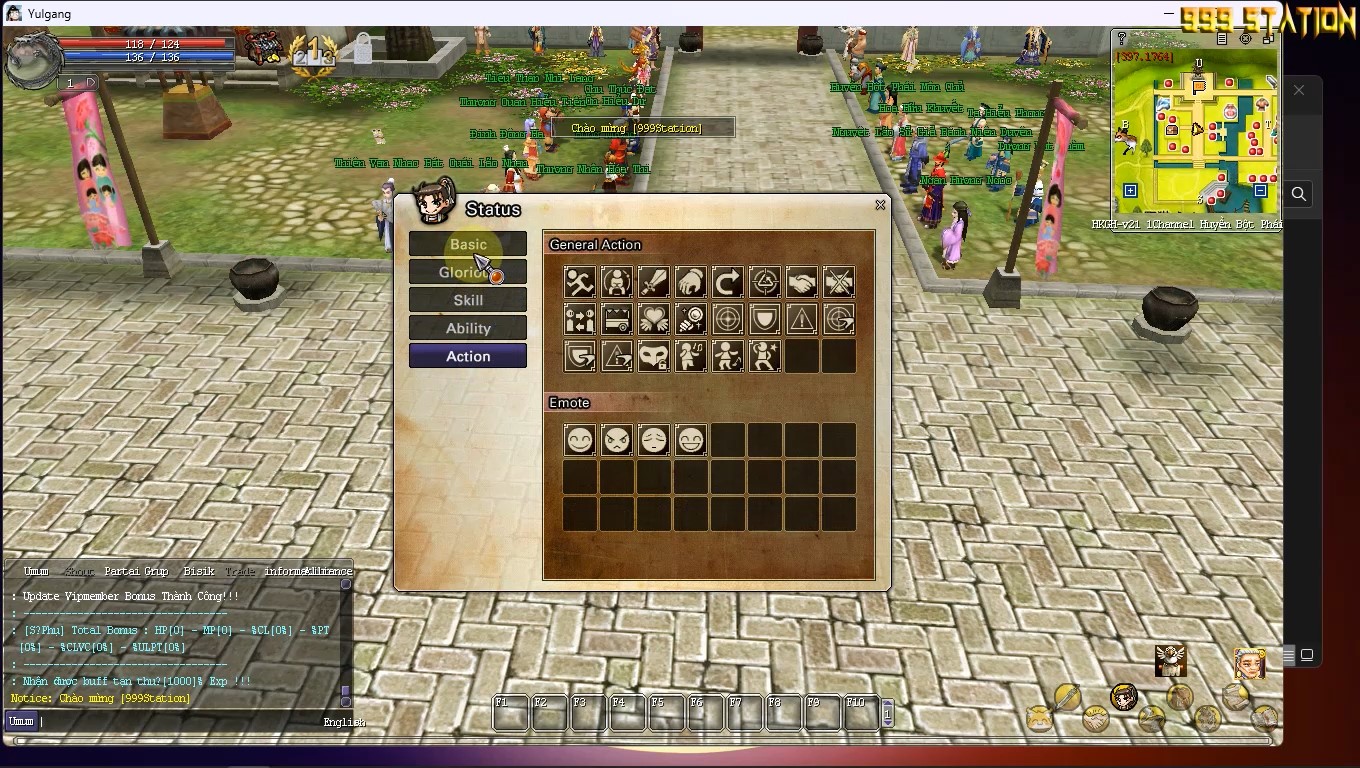This screenshot has height=768, width=1360.
Task: Select the Ability tab
Action: pyautogui.click(x=467, y=328)
